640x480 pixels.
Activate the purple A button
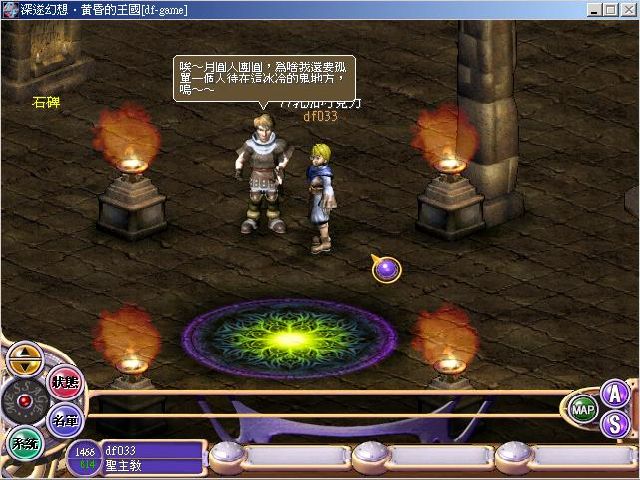pos(615,394)
